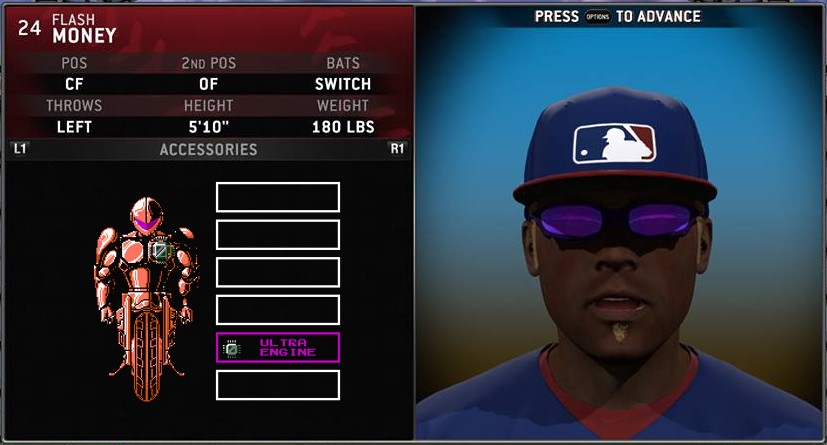Image resolution: width=827 pixels, height=445 pixels.
Task: Change the CF primary position value
Action: pyautogui.click(x=74, y=84)
